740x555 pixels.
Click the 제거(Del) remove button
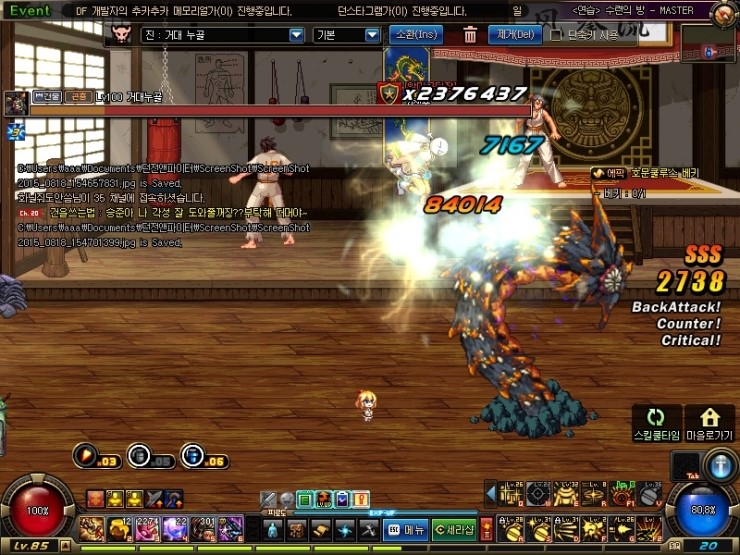tap(513, 35)
